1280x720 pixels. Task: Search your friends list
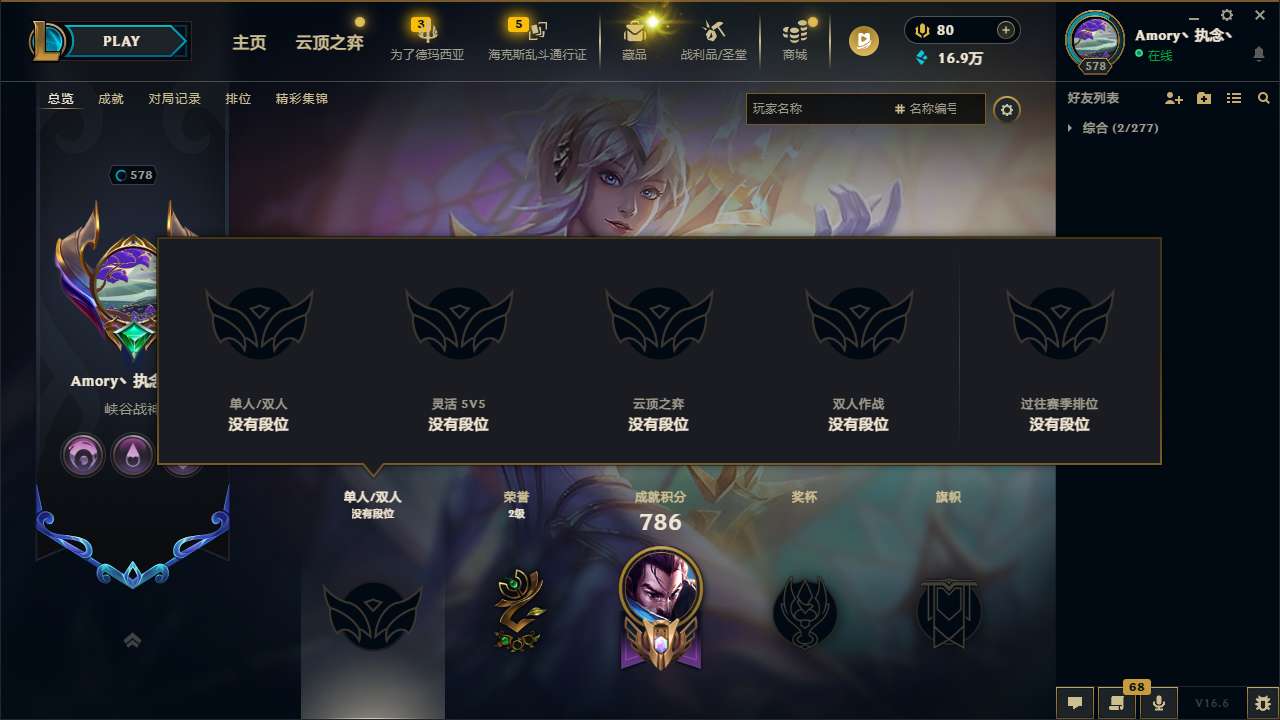(1263, 98)
